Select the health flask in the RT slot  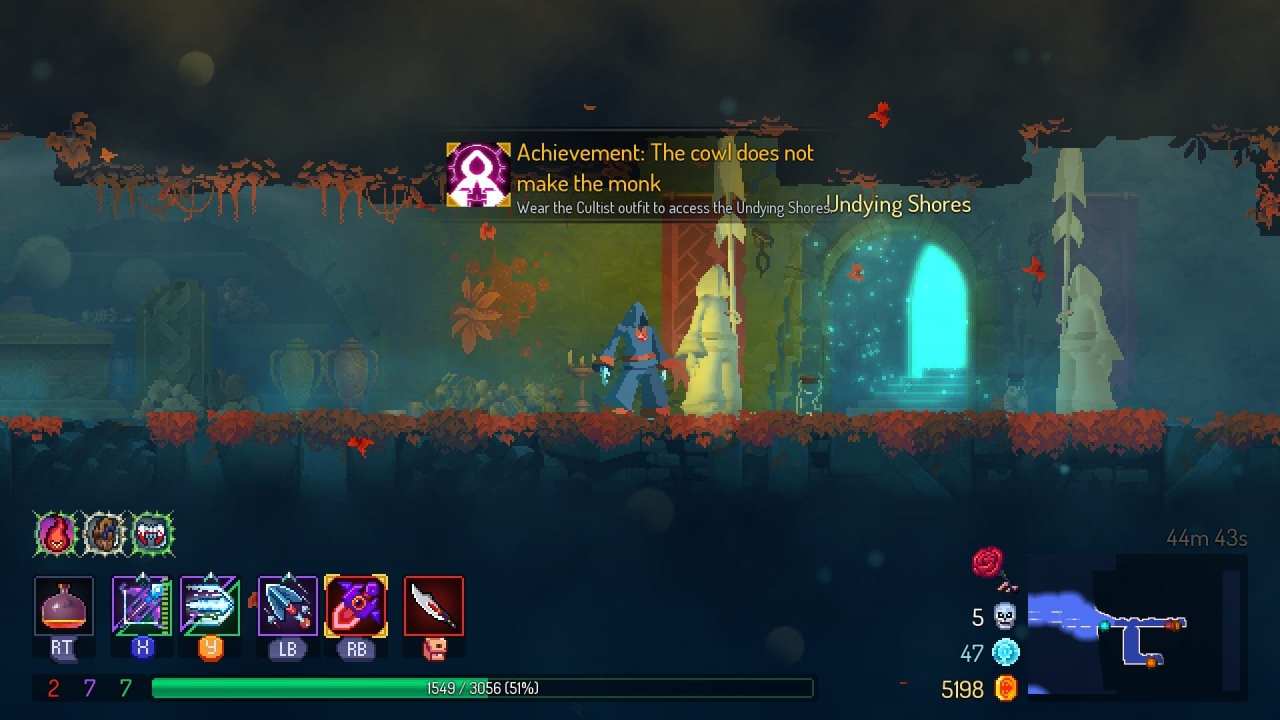(x=63, y=604)
